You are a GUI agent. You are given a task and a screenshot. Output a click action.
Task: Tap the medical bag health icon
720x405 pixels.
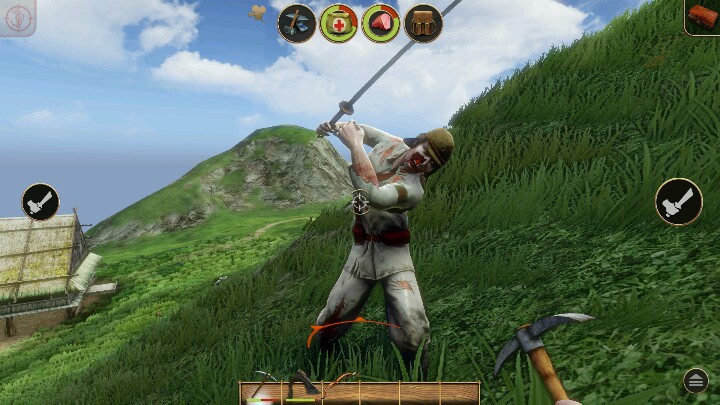(339, 23)
